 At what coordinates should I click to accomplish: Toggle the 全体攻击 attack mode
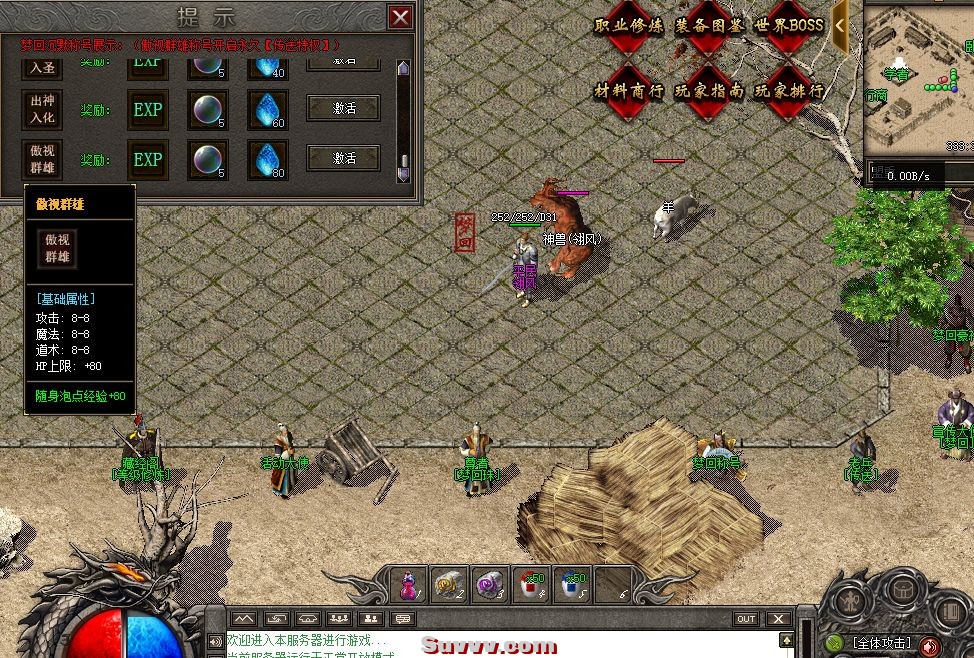click(x=879, y=643)
